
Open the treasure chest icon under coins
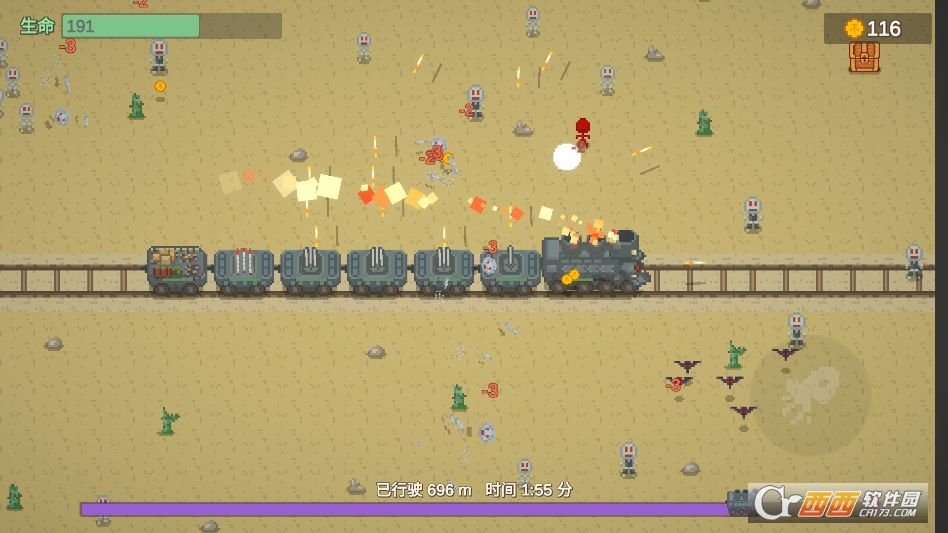(864, 58)
